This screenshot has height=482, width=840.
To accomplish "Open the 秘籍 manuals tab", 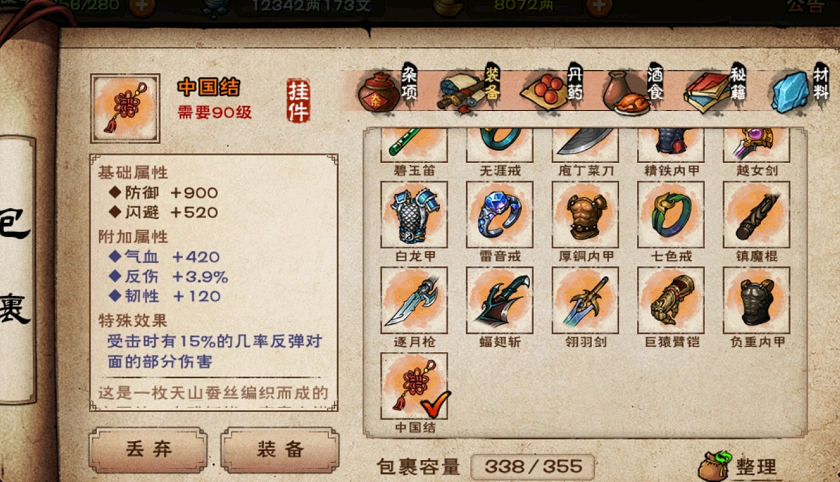I will coord(717,92).
